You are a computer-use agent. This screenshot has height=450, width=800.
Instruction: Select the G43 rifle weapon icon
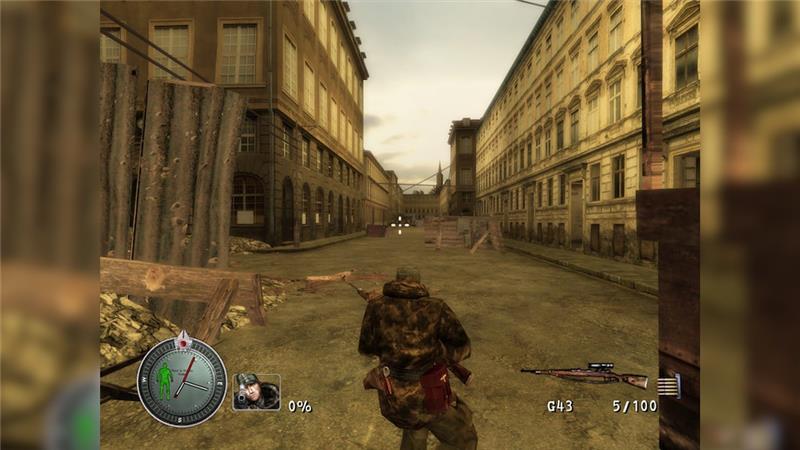coord(585,376)
